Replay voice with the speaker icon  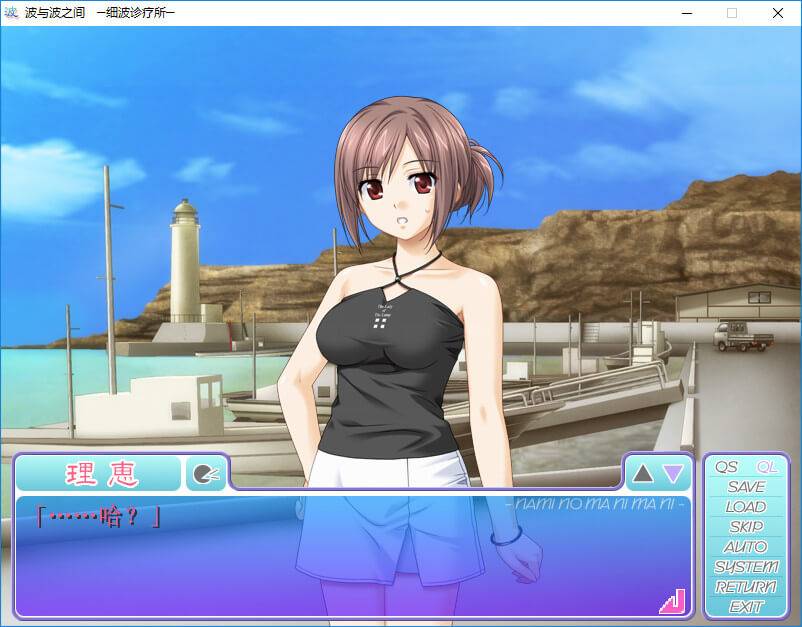click(x=206, y=474)
